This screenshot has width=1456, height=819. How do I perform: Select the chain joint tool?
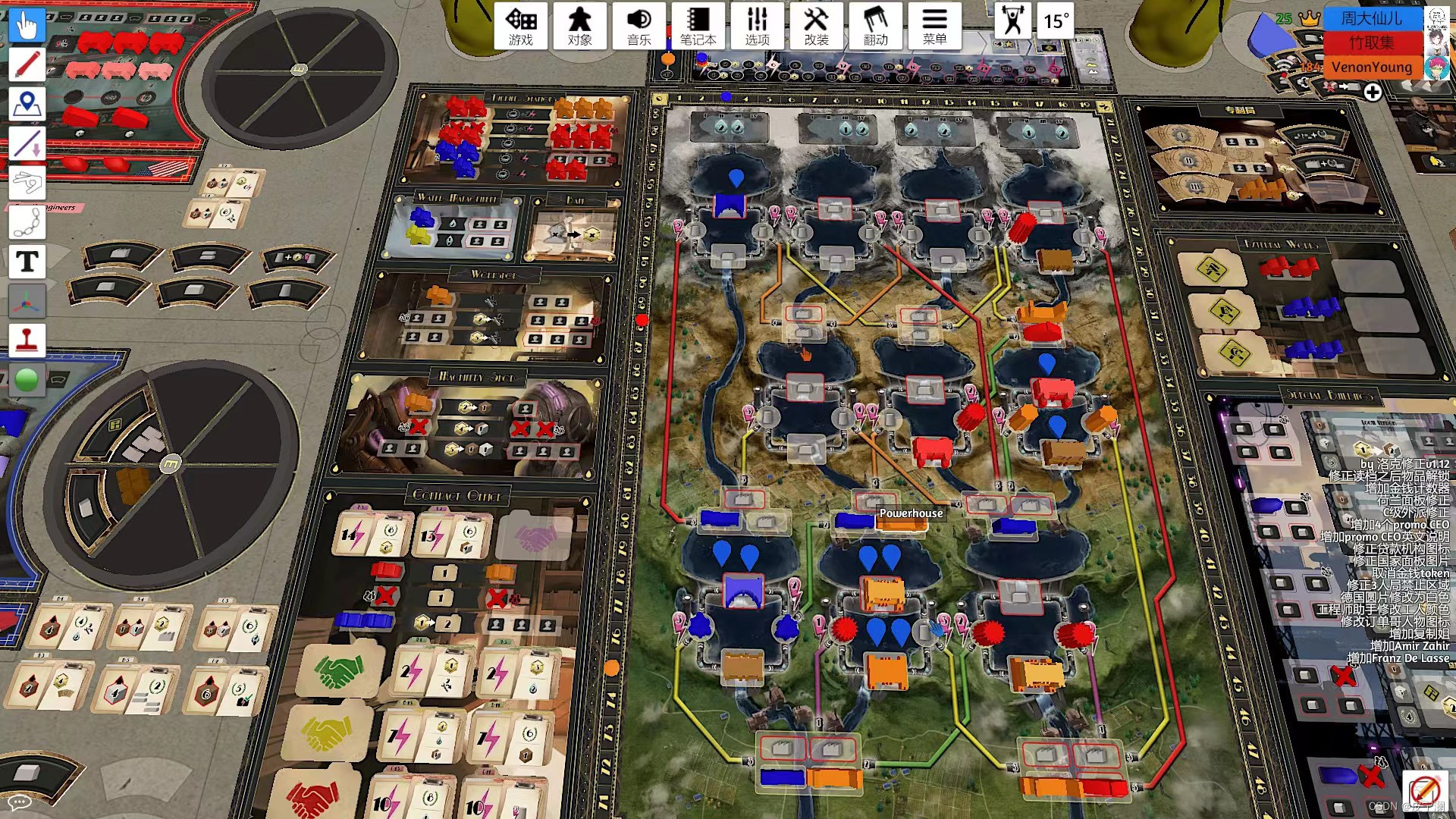pos(27,222)
